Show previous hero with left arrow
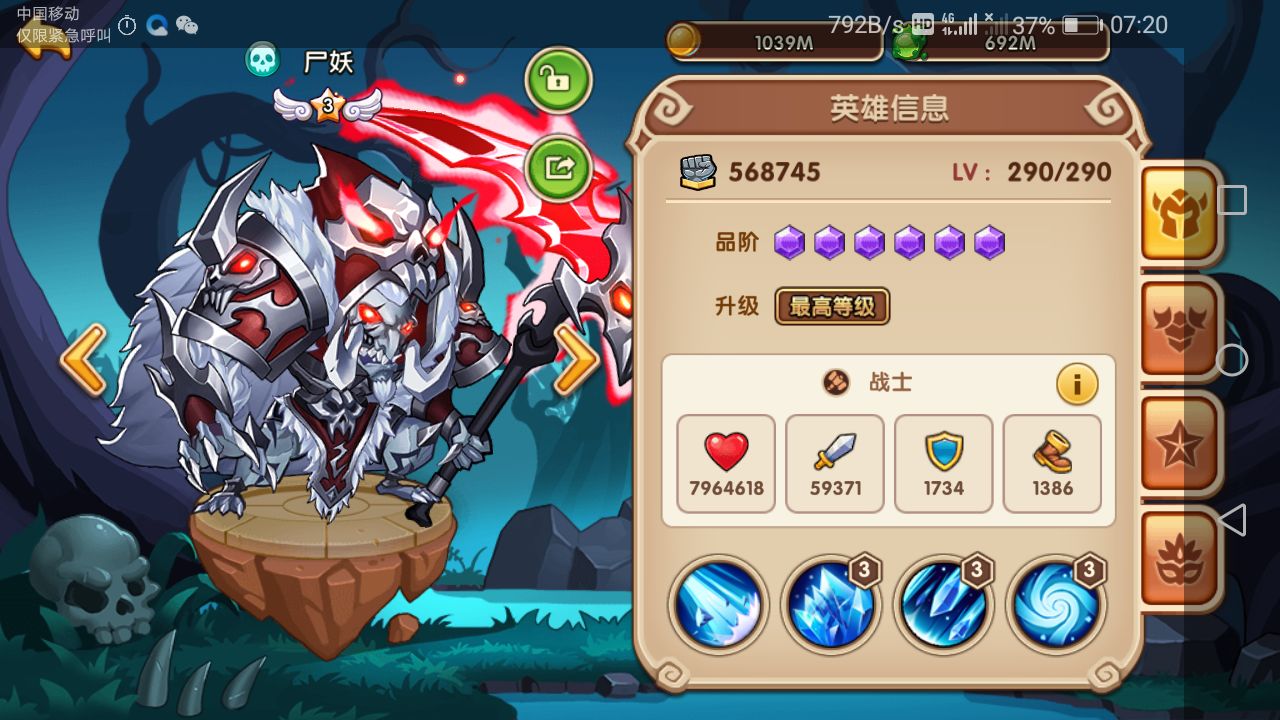The image size is (1280, 720). pos(83,359)
